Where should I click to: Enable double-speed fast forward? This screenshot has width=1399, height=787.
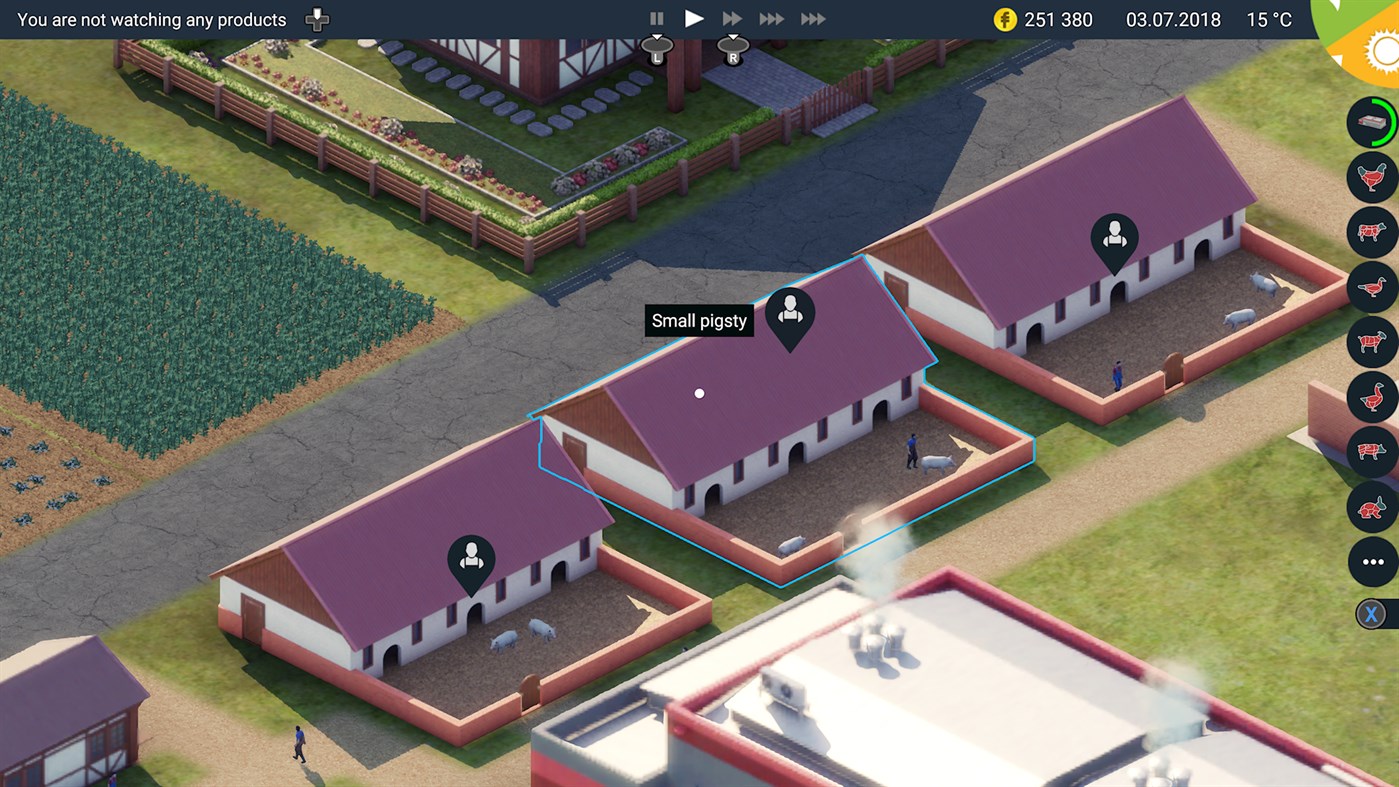pos(732,17)
